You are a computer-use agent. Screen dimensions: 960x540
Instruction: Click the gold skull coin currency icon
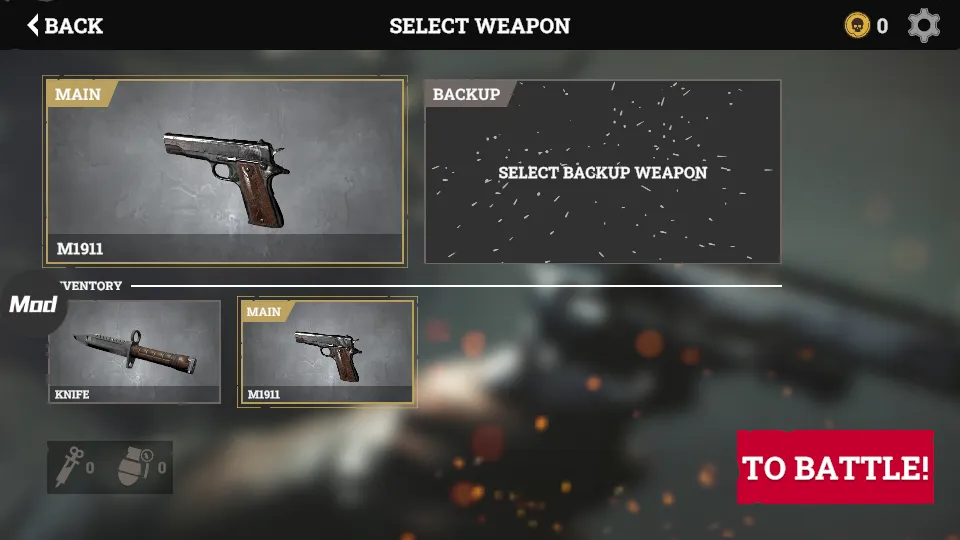point(857,26)
